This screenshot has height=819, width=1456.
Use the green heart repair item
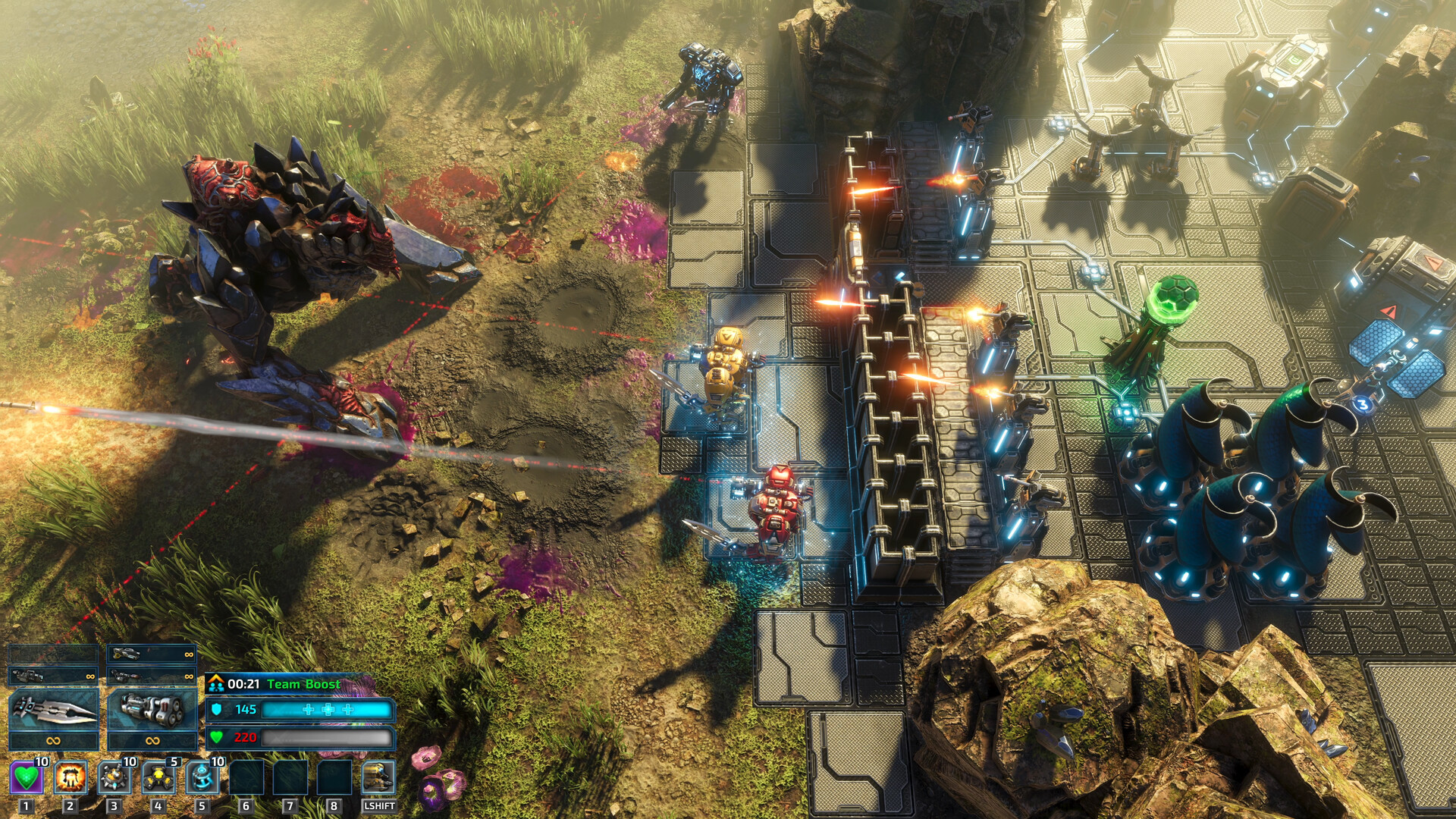[x=27, y=777]
